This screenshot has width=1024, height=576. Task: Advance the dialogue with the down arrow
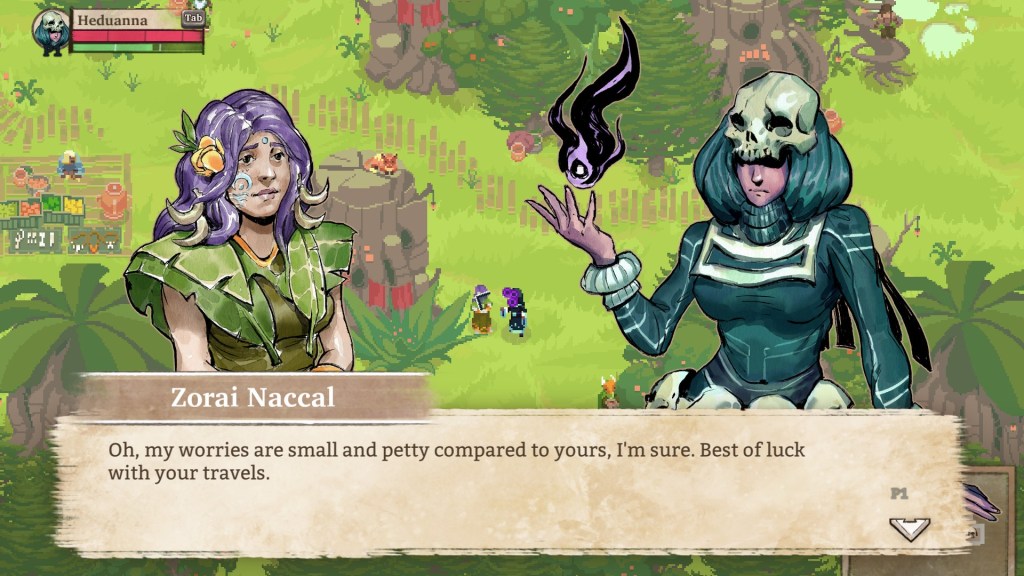[x=909, y=528]
